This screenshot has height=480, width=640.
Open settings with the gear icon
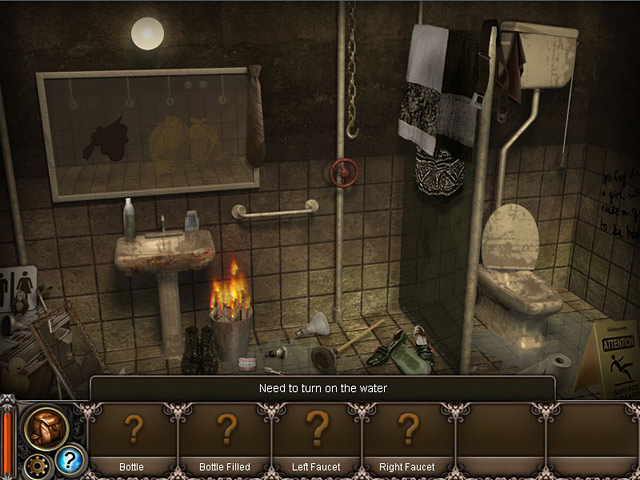pyautogui.click(x=38, y=465)
